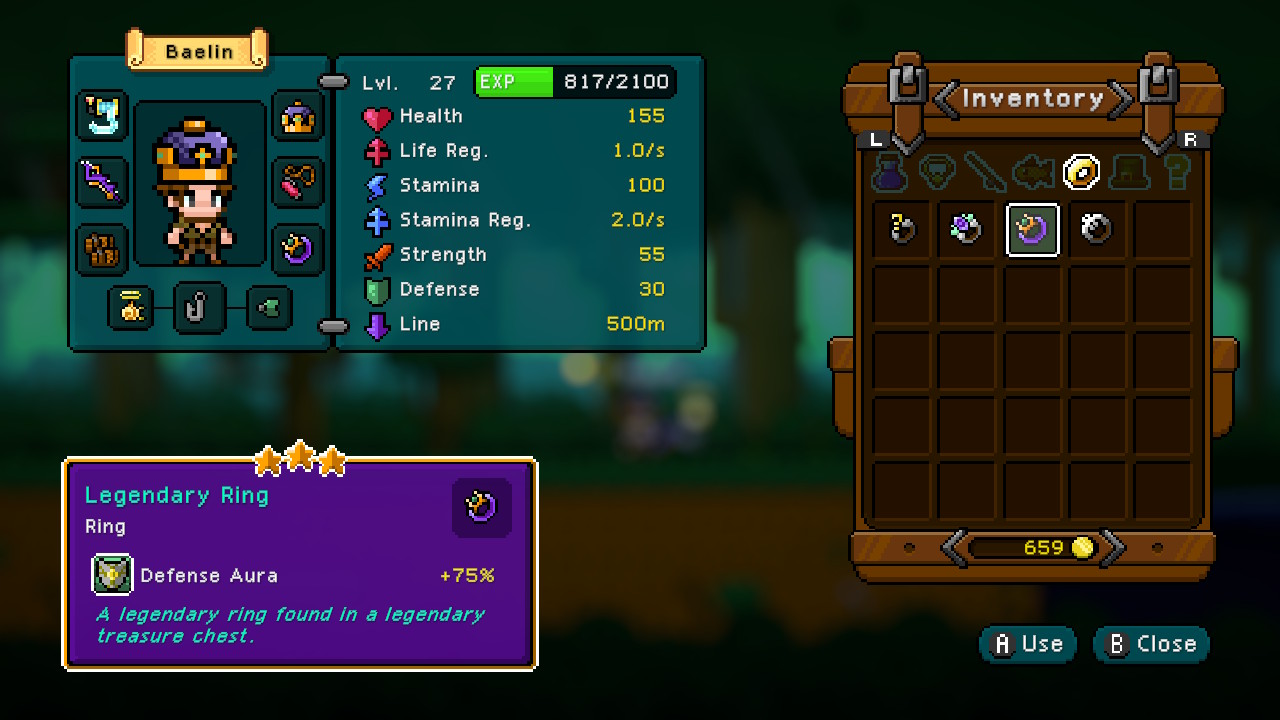1280x720 pixels.
Task: Use the selected Legendary Ring
Action: tap(1027, 644)
